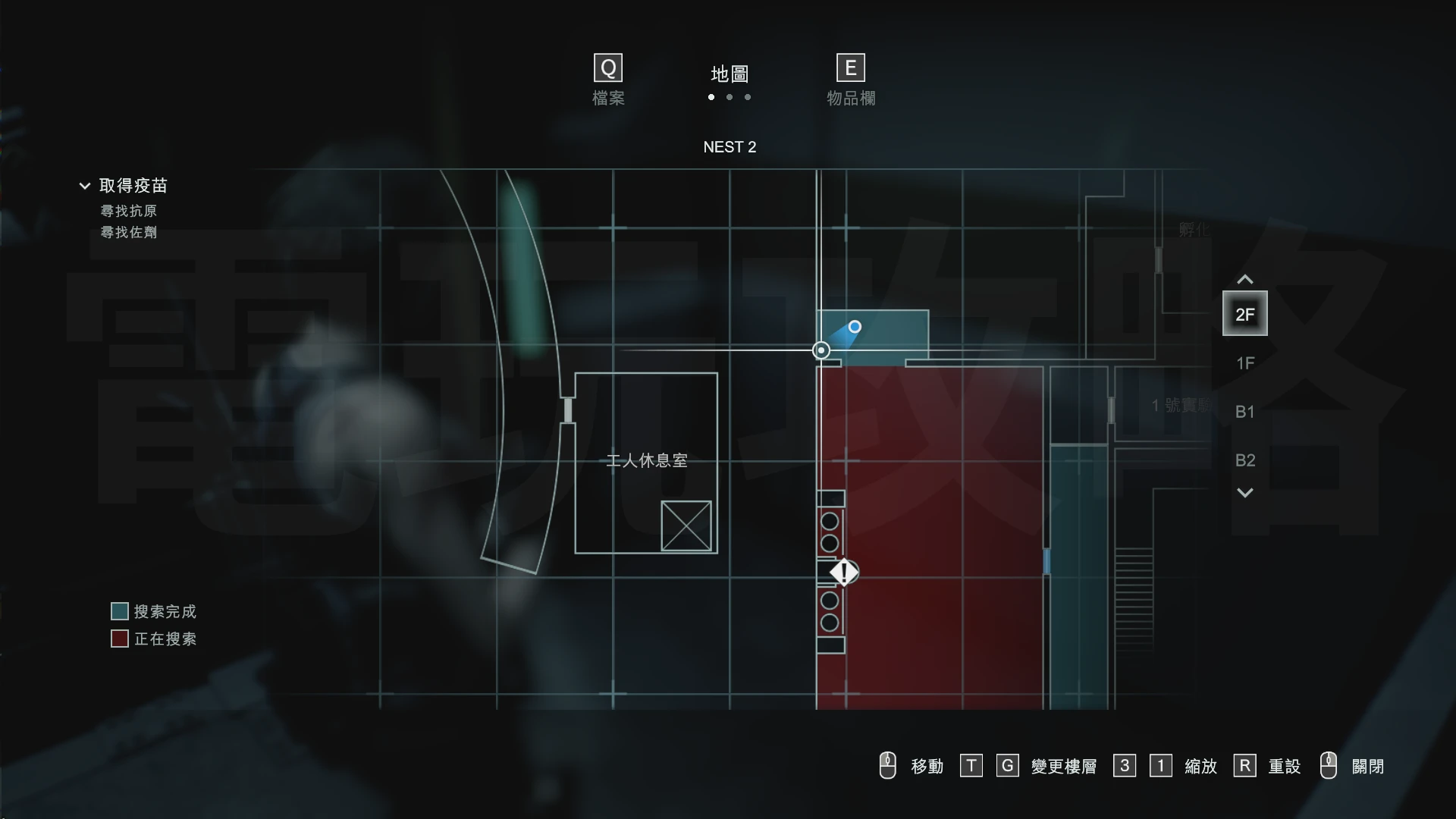The width and height of the screenshot is (1456, 819).
Task: Click the 工人休息室 room on the map
Action: click(x=646, y=460)
